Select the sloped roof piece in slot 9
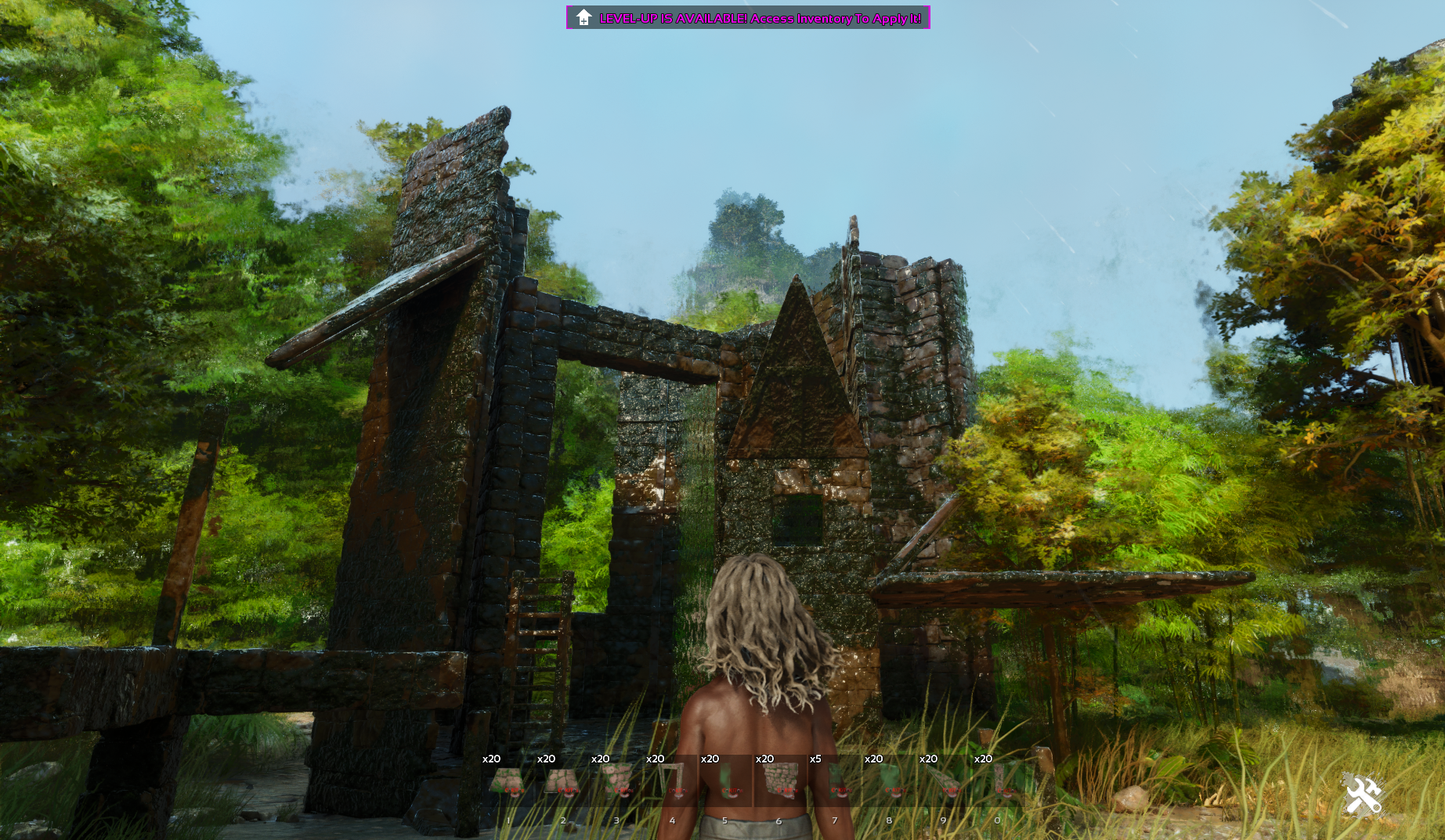Viewport: 1445px width, 840px height. 944,781
